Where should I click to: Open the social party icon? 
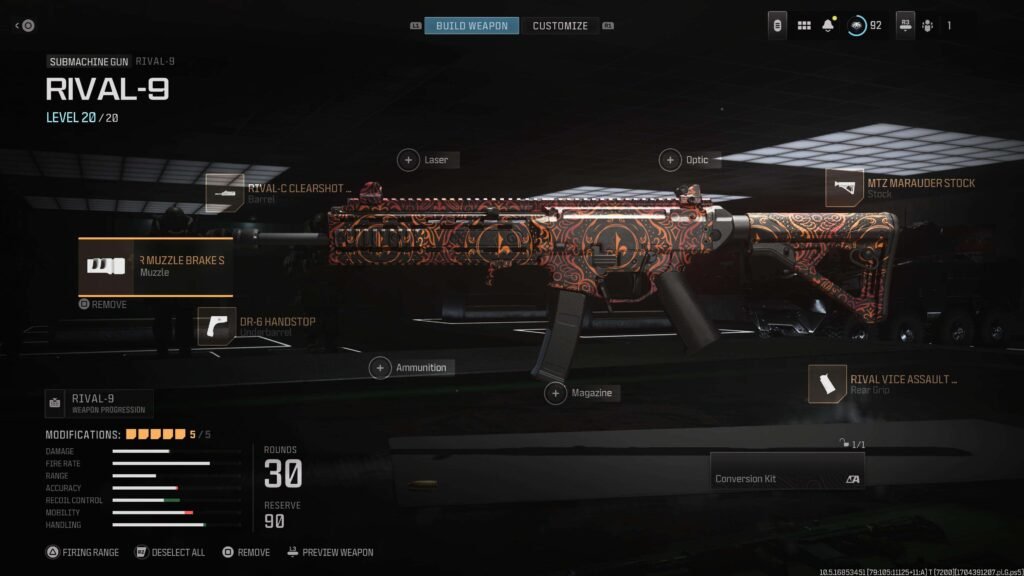pyautogui.click(x=927, y=25)
